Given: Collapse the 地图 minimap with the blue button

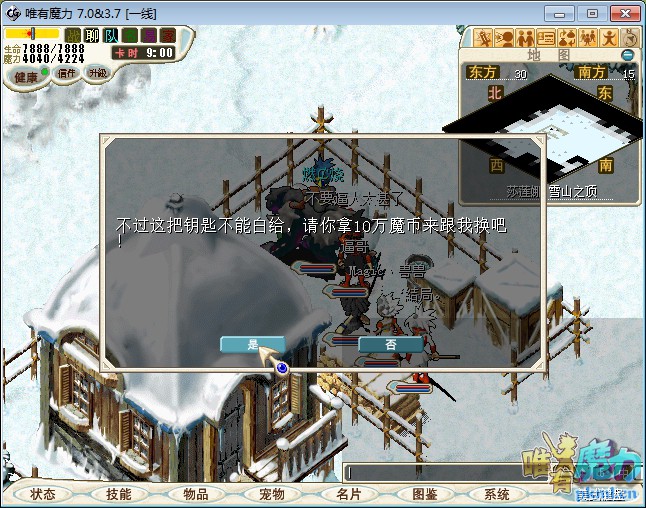Looking at the screenshot, I should tap(628, 55).
